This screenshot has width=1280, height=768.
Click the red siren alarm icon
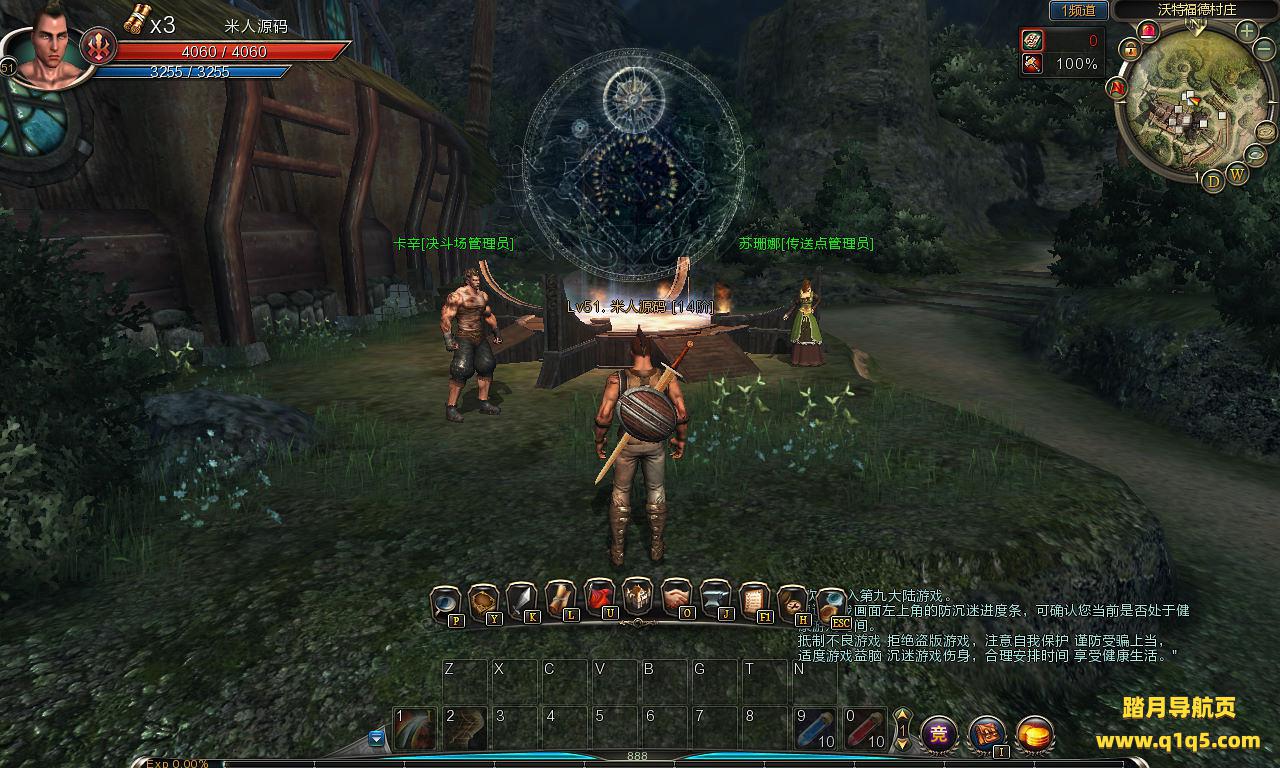coord(1148,30)
